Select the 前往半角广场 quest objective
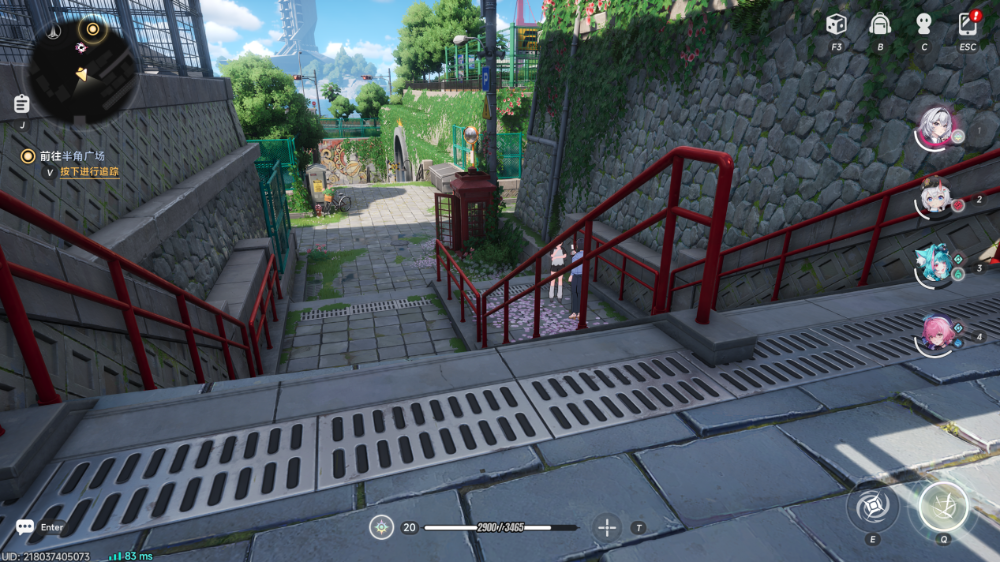This screenshot has width=1000, height=562. pyautogui.click(x=71, y=156)
